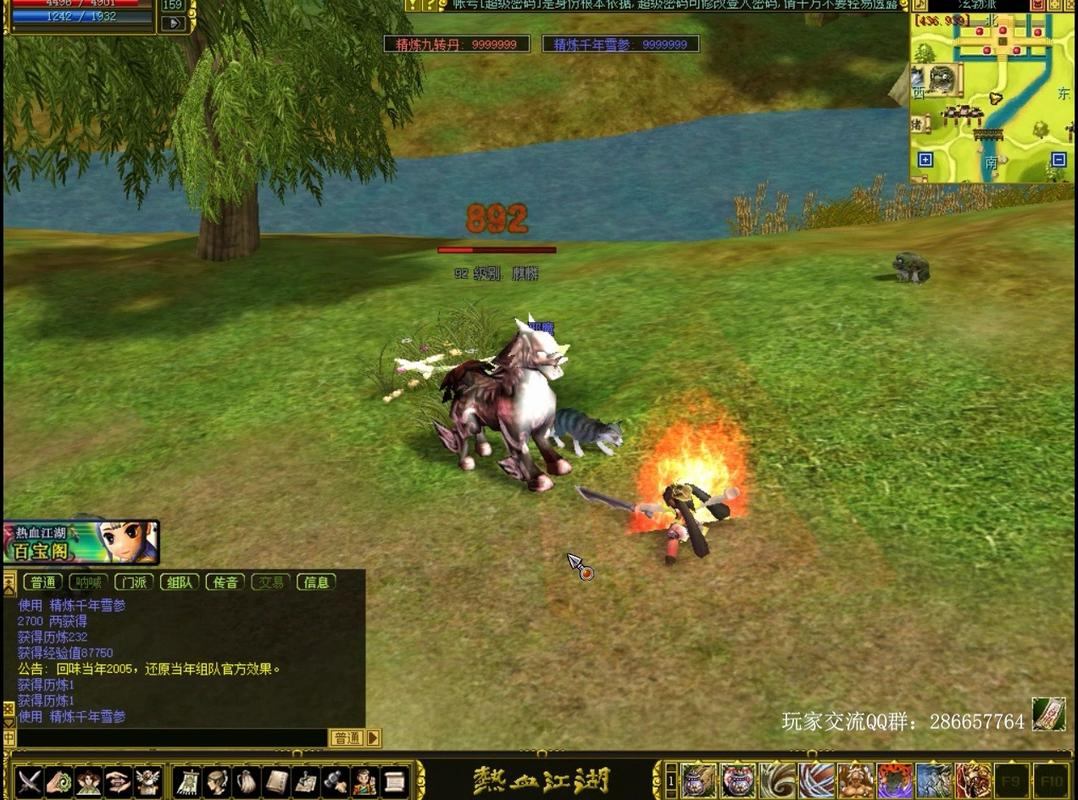This screenshot has width=1078, height=800.
Task: Click the chat message input box
Action: (170, 738)
